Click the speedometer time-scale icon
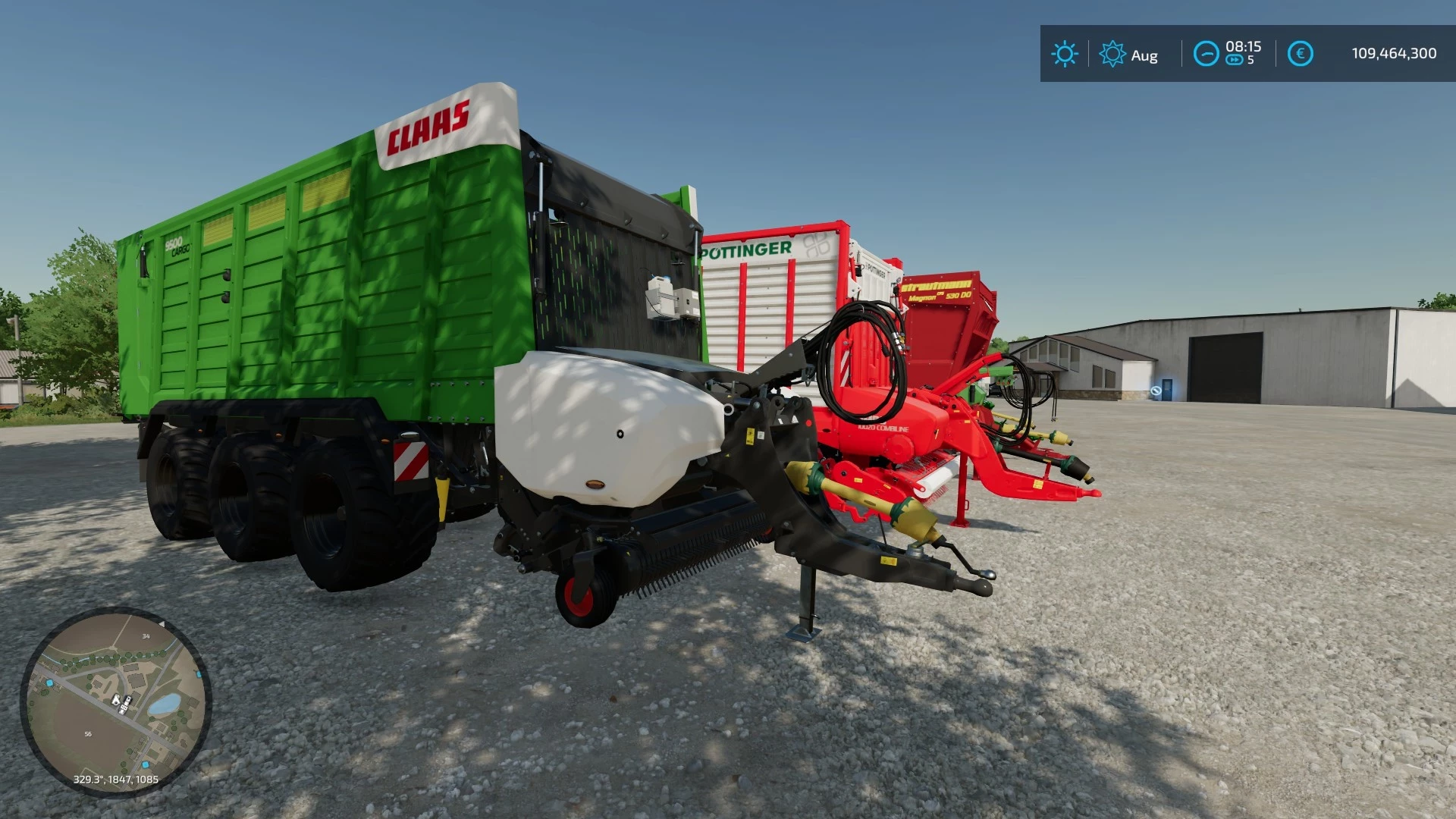Image resolution: width=1456 pixels, height=819 pixels. pos(1207,53)
